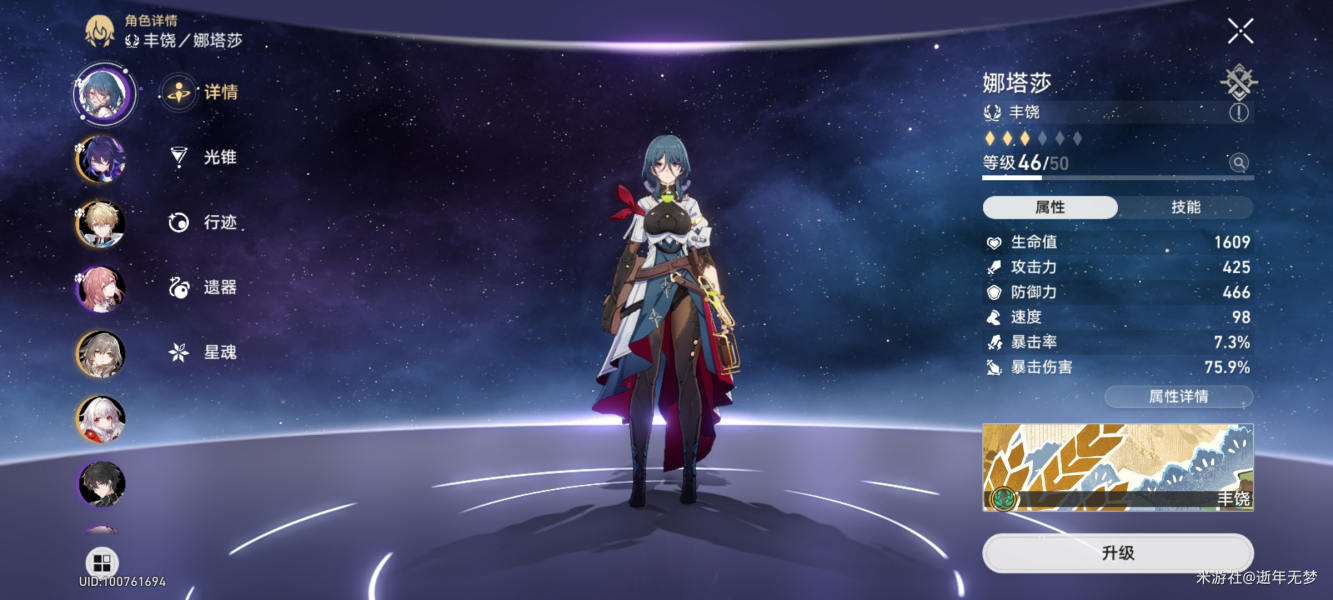Viewport: 1333px width, 600px height.
Task: Click the exclamation info icon beside 丰饶
Action: pyautogui.click(x=1239, y=112)
